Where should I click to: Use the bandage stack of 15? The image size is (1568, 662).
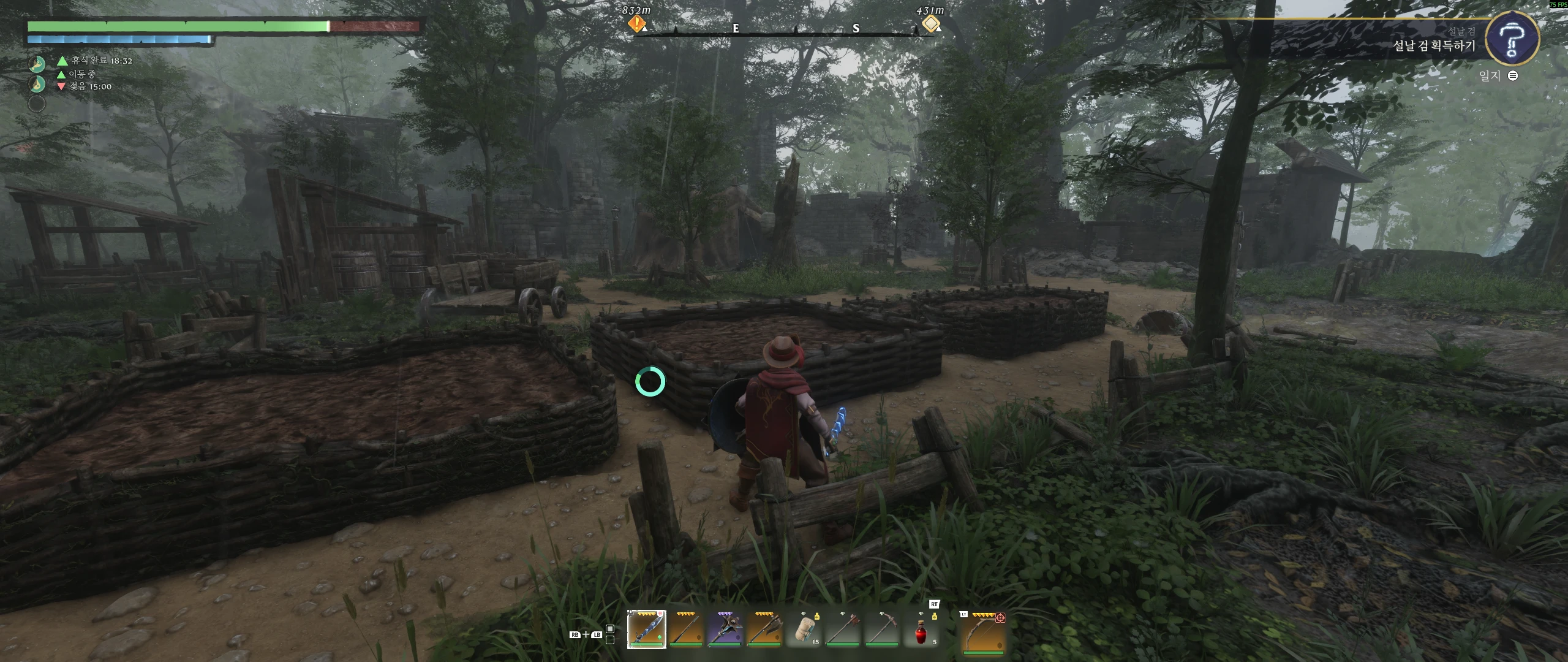pyautogui.click(x=804, y=629)
